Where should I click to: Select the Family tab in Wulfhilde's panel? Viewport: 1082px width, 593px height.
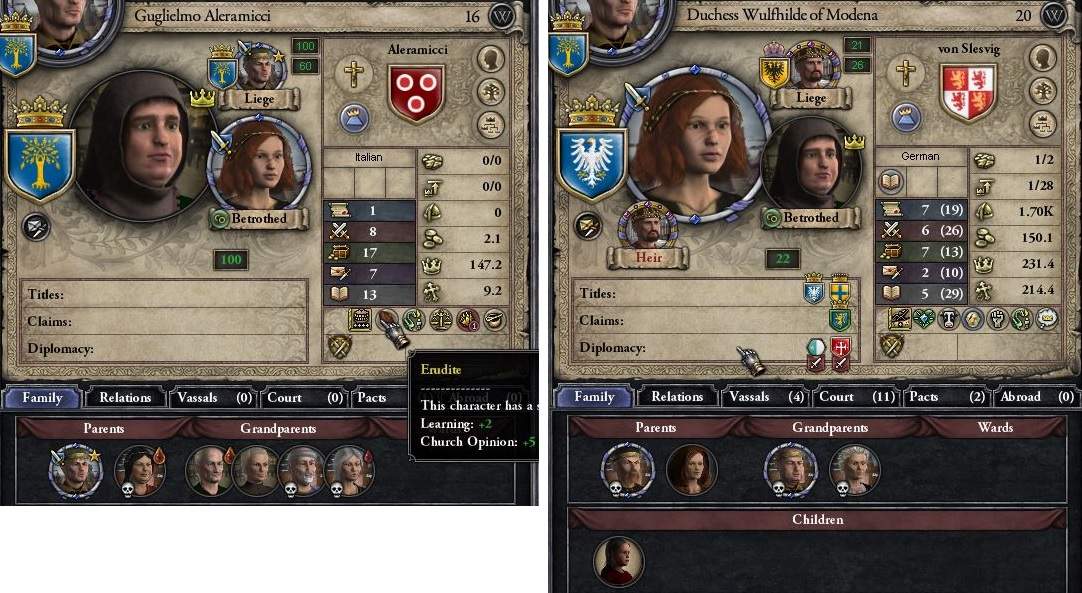[x=594, y=397]
